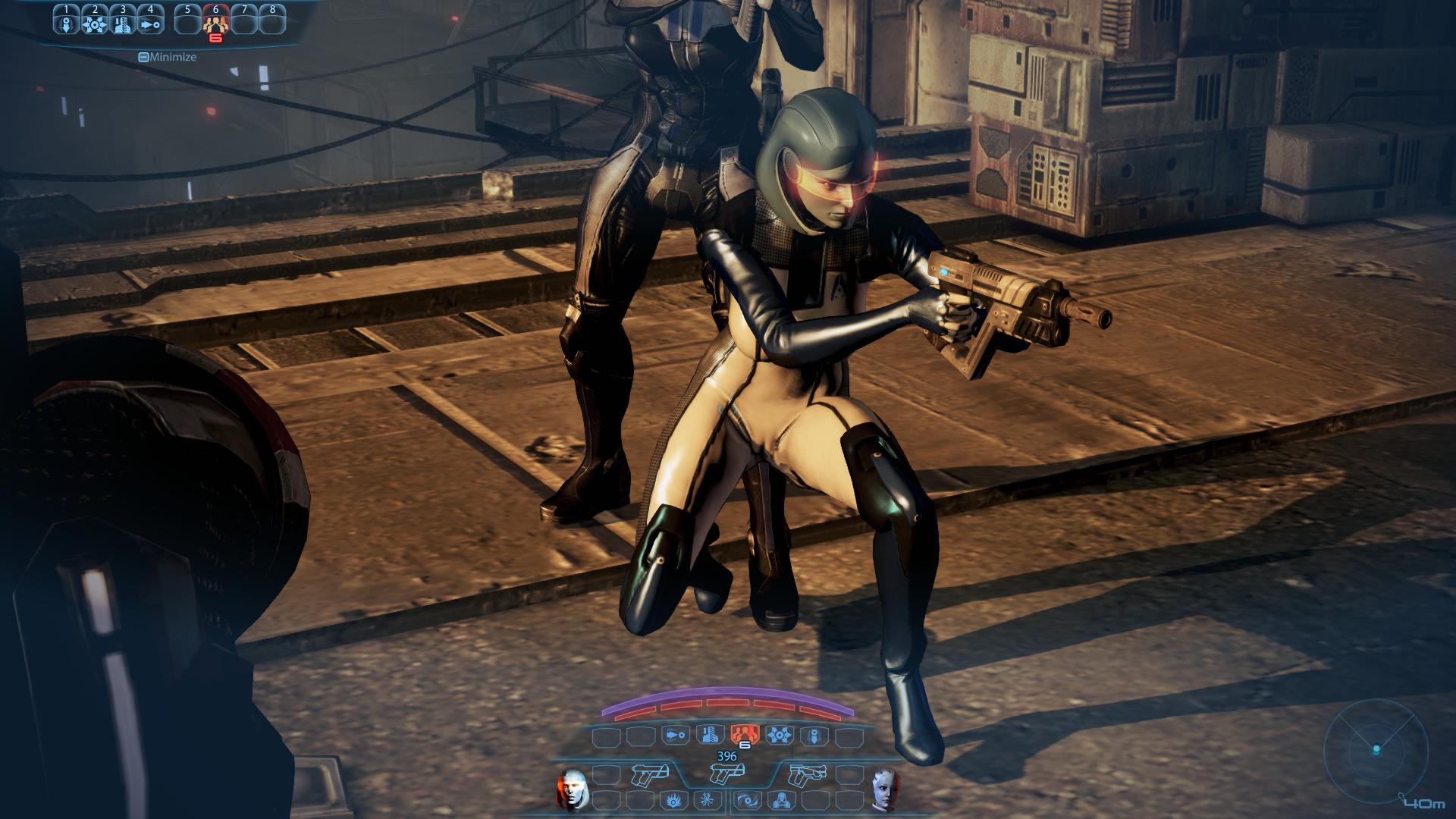Cast Liara's swirling Singularity power
1456x819 pixels.
coord(746,799)
